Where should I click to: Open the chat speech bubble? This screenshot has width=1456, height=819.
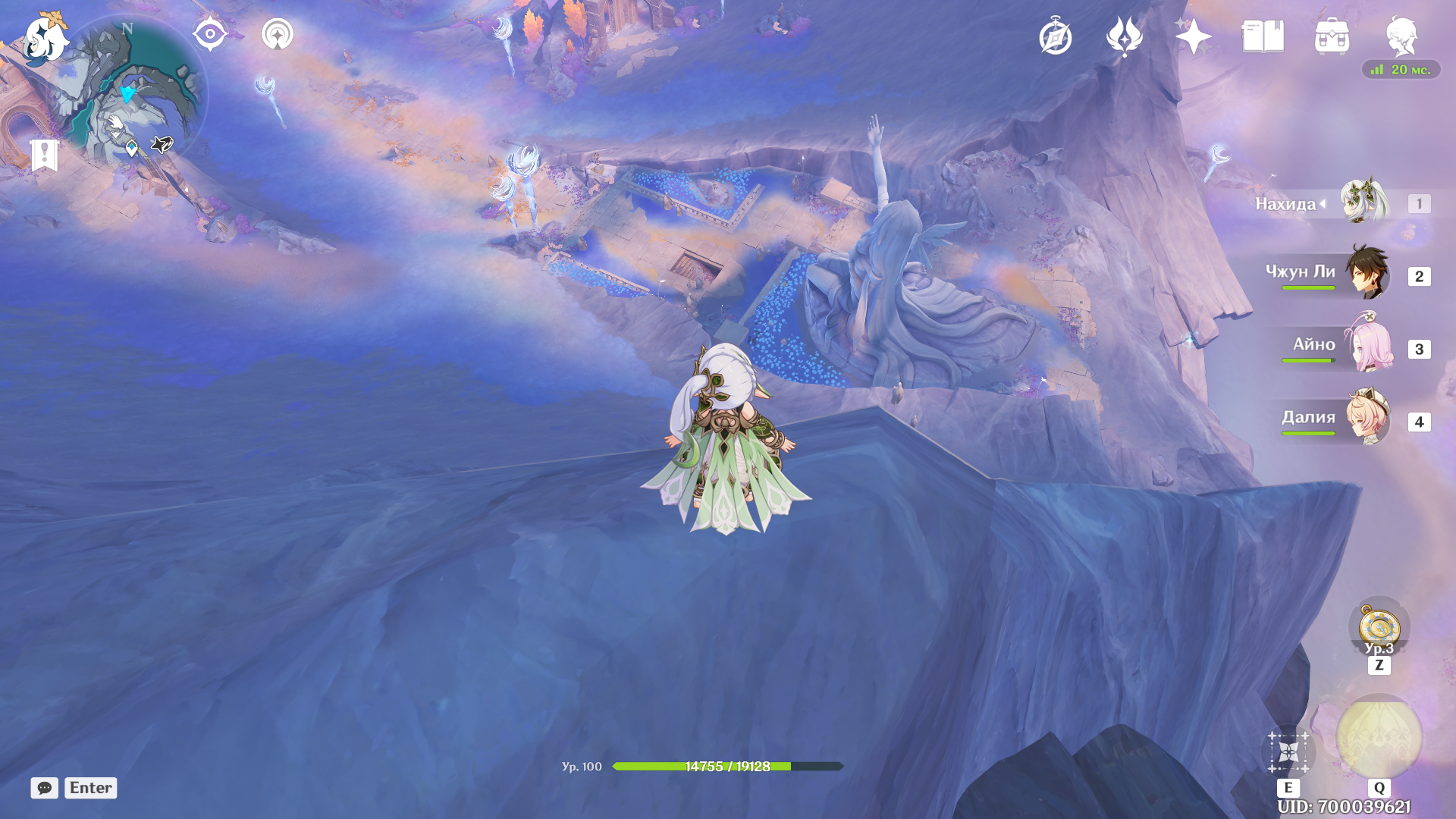(x=45, y=788)
